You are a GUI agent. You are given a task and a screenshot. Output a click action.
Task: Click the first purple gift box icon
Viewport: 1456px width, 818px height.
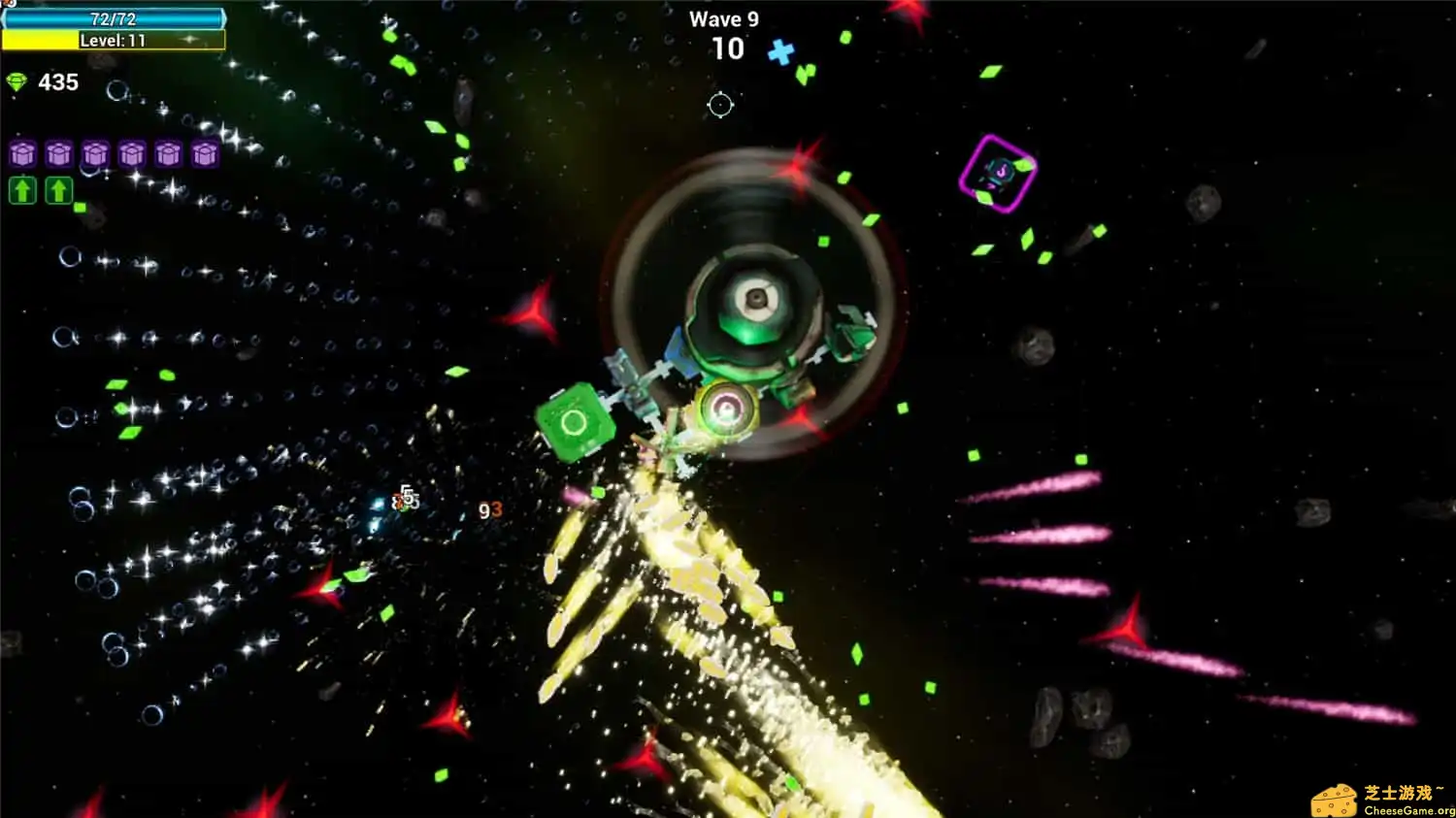pos(23,154)
